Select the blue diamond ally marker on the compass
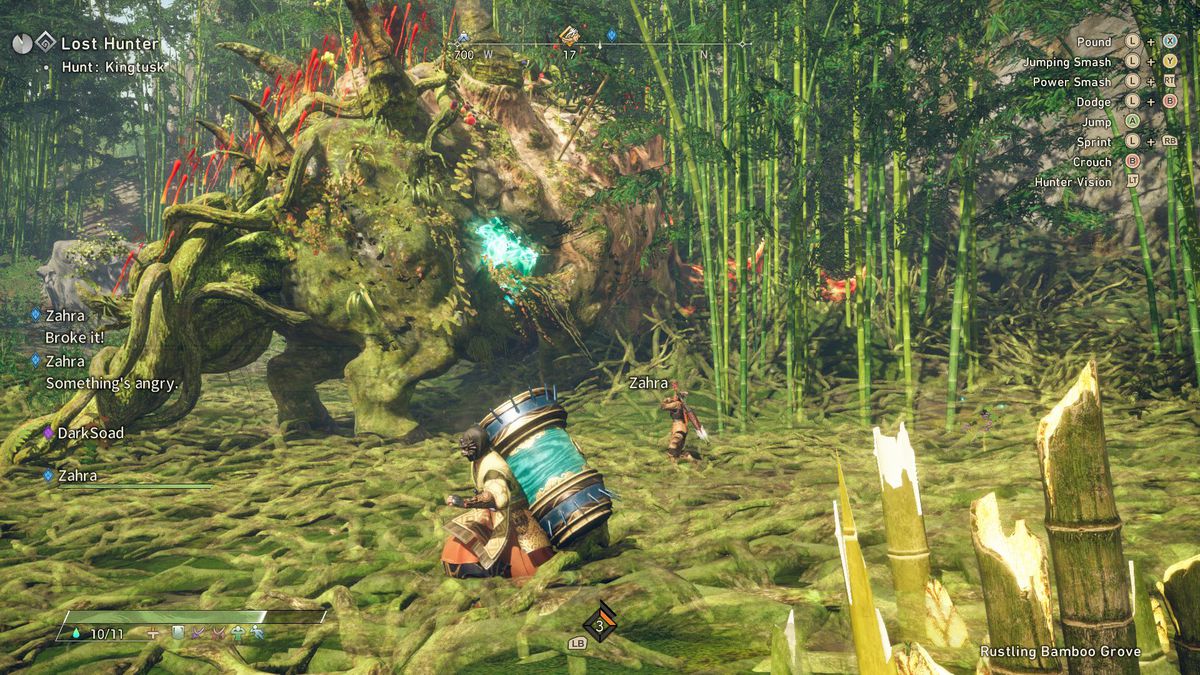The height and width of the screenshot is (675, 1200). point(612,35)
